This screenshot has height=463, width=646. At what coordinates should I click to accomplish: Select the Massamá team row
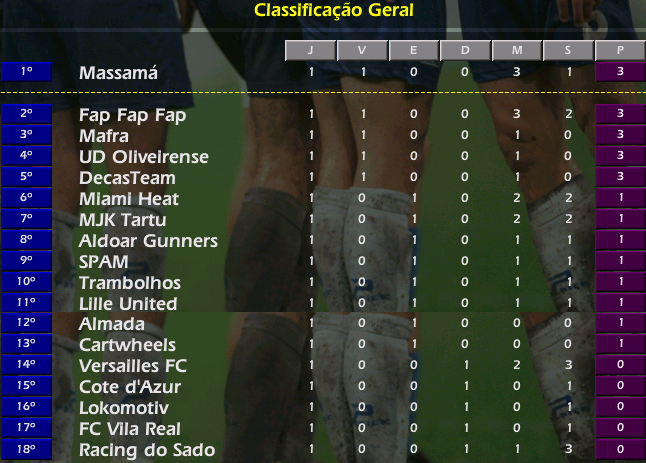coord(118,73)
